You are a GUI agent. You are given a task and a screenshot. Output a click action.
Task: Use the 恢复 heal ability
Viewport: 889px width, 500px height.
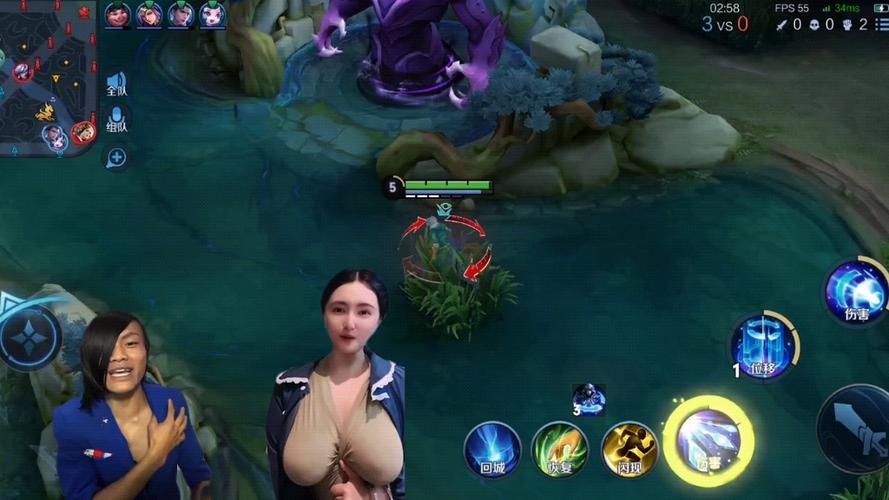560,448
